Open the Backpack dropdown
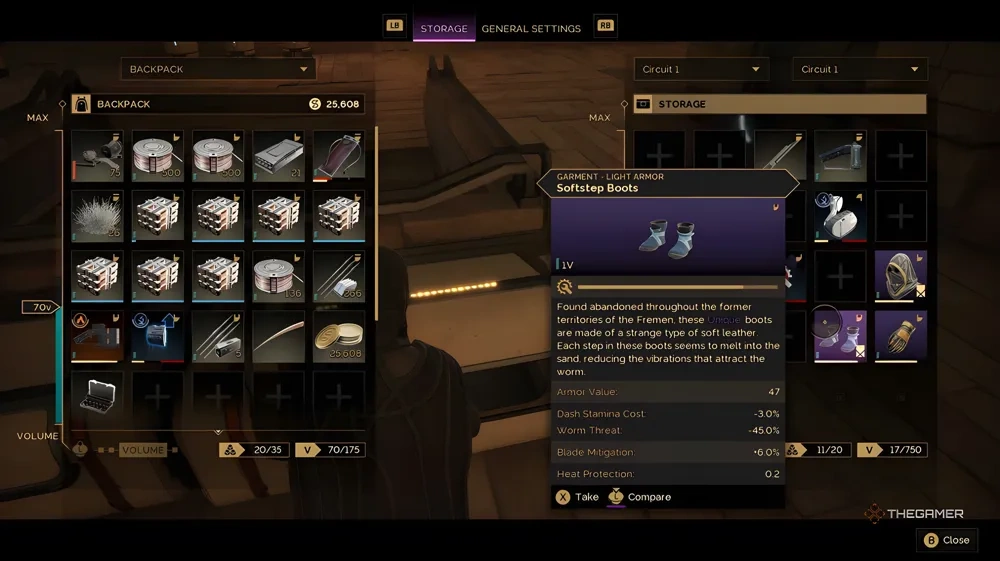The height and width of the screenshot is (561, 1000). click(x=218, y=69)
